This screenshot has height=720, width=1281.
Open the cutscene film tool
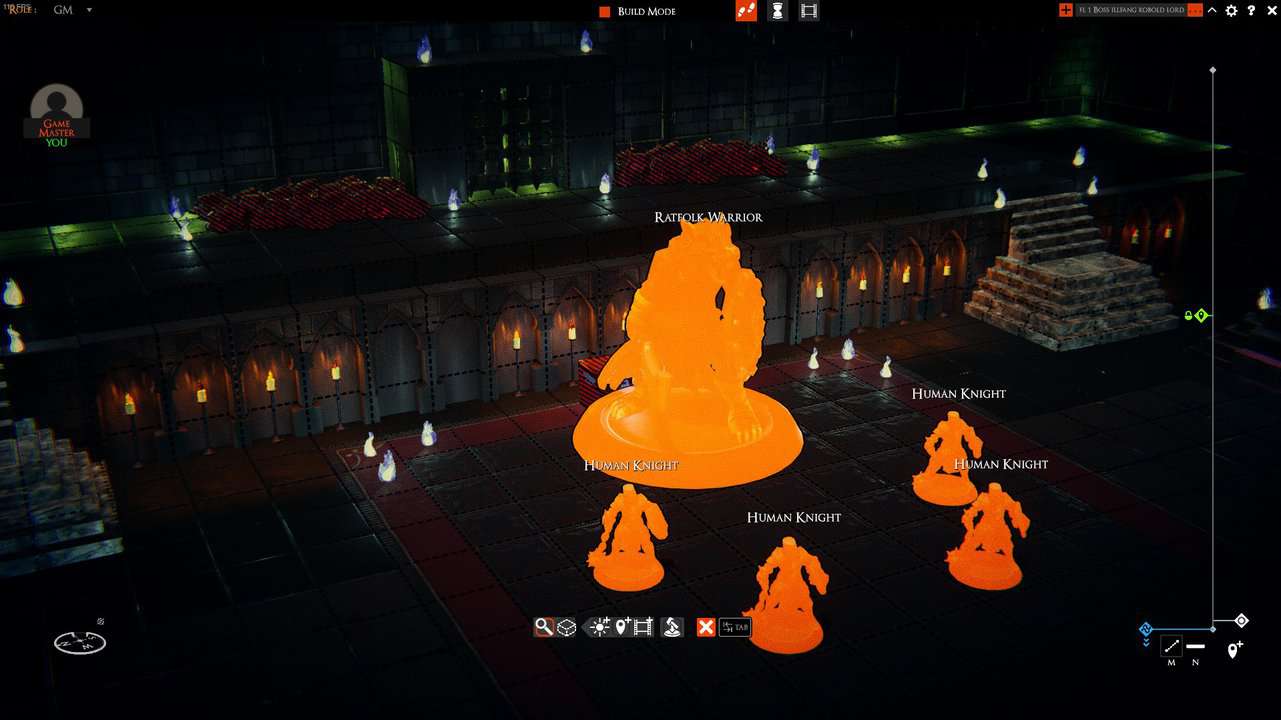645,627
